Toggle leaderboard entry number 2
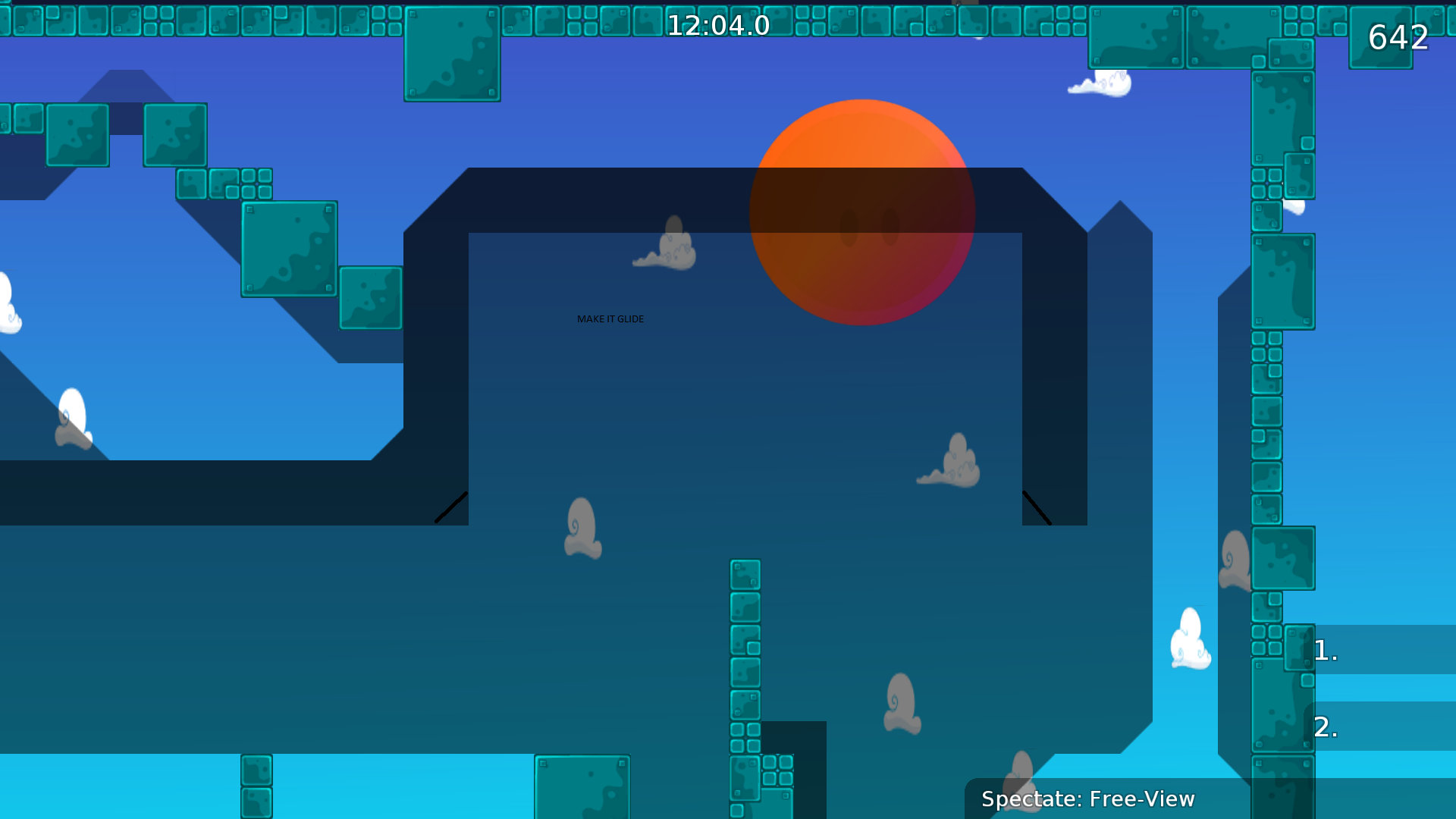 [1325, 727]
